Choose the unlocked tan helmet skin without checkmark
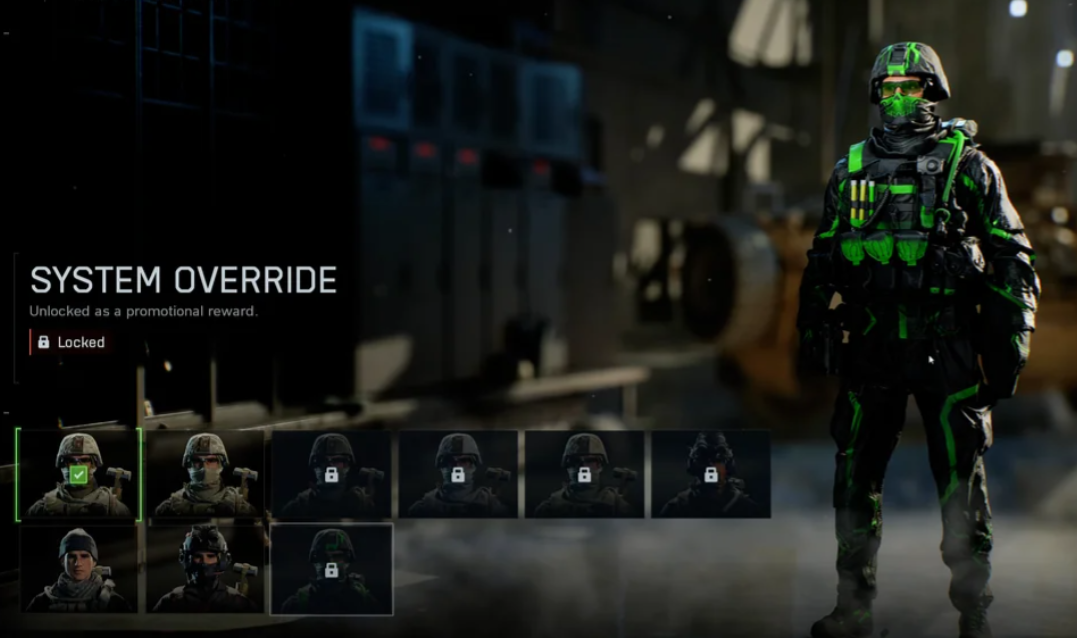 pyautogui.click(x=205, y=475)
